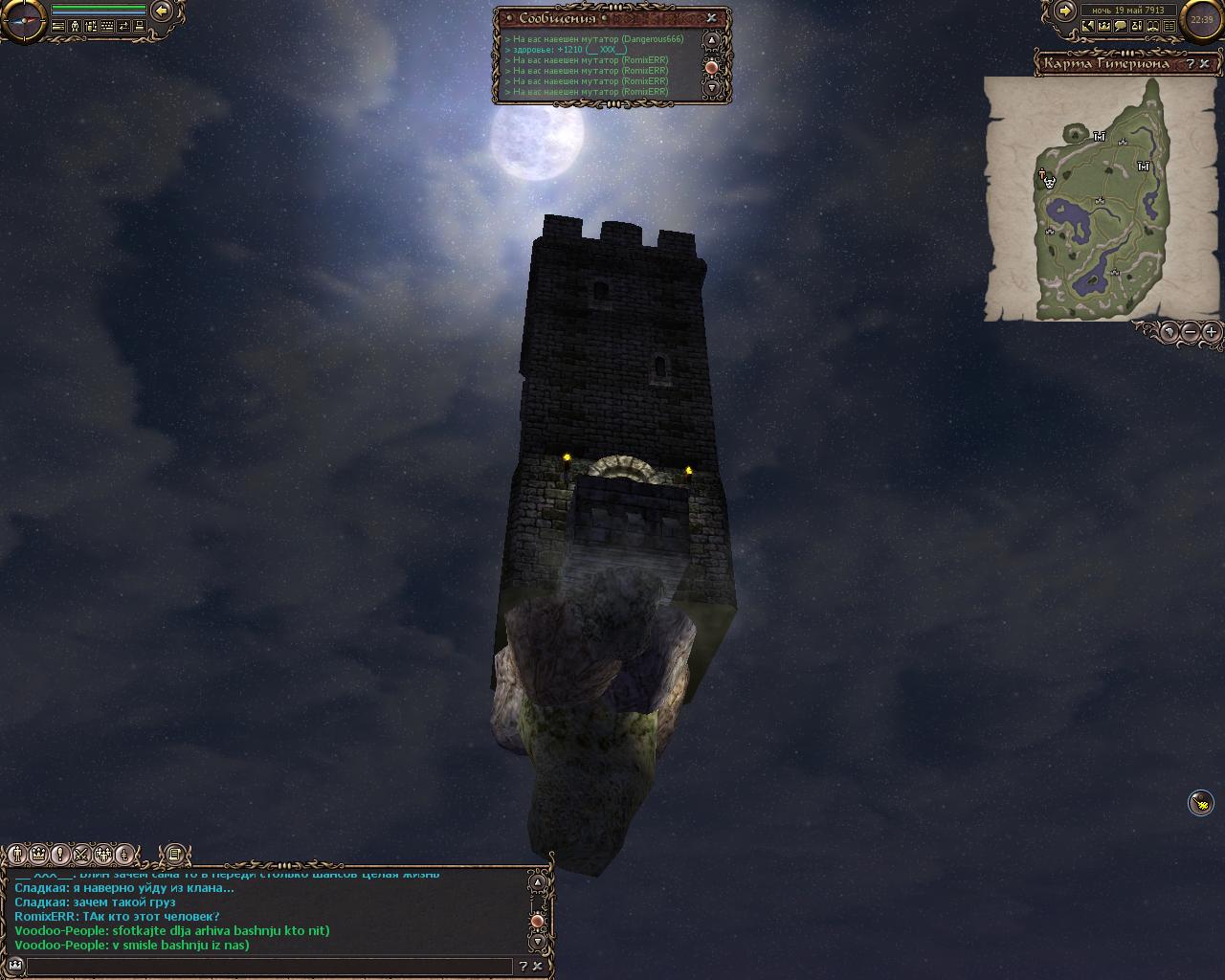Open the crown icon in the top-right panel

click(x=1104, y=27)
